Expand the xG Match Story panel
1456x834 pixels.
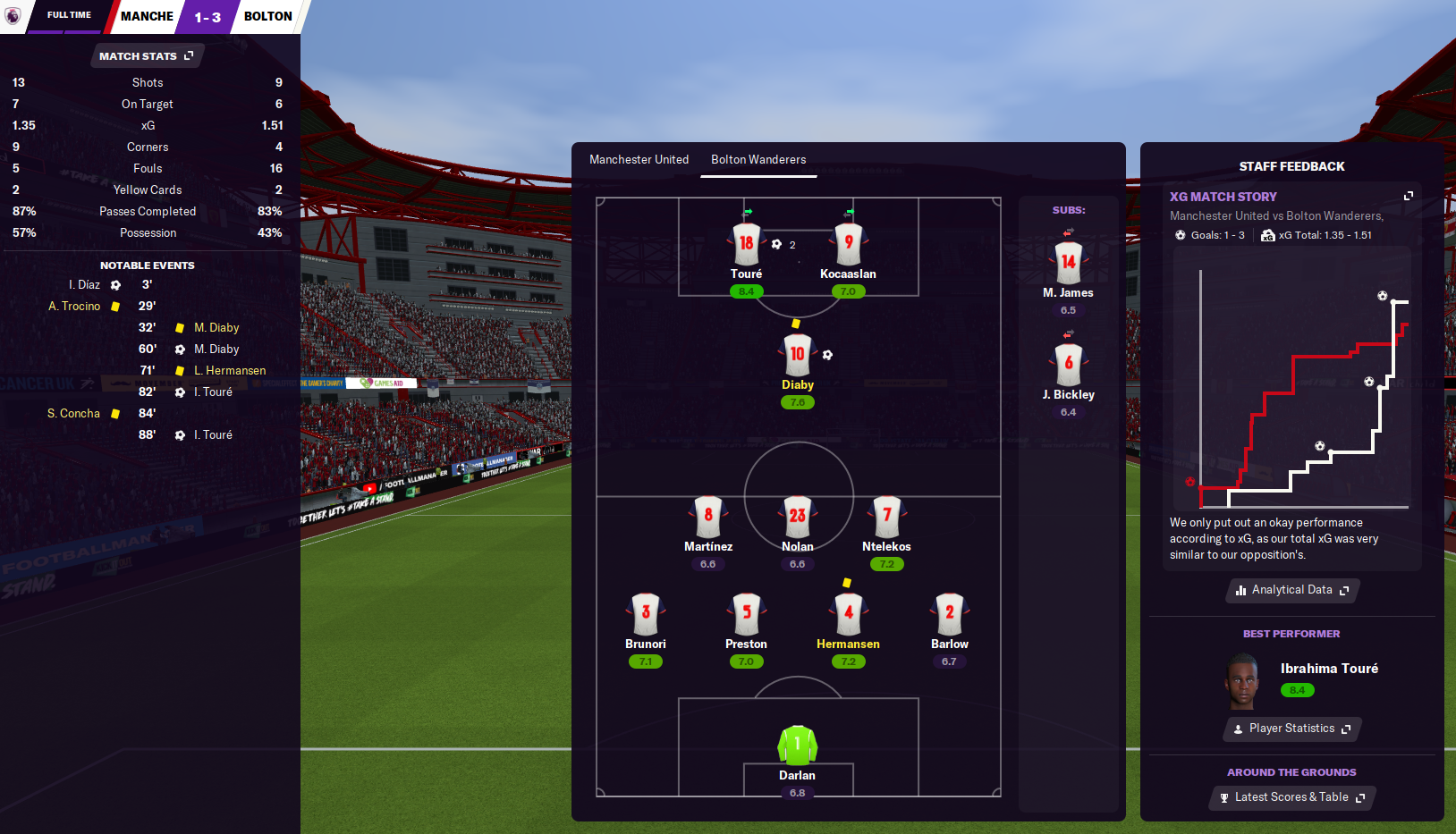pyautogui.click(x=1409, y=196)
